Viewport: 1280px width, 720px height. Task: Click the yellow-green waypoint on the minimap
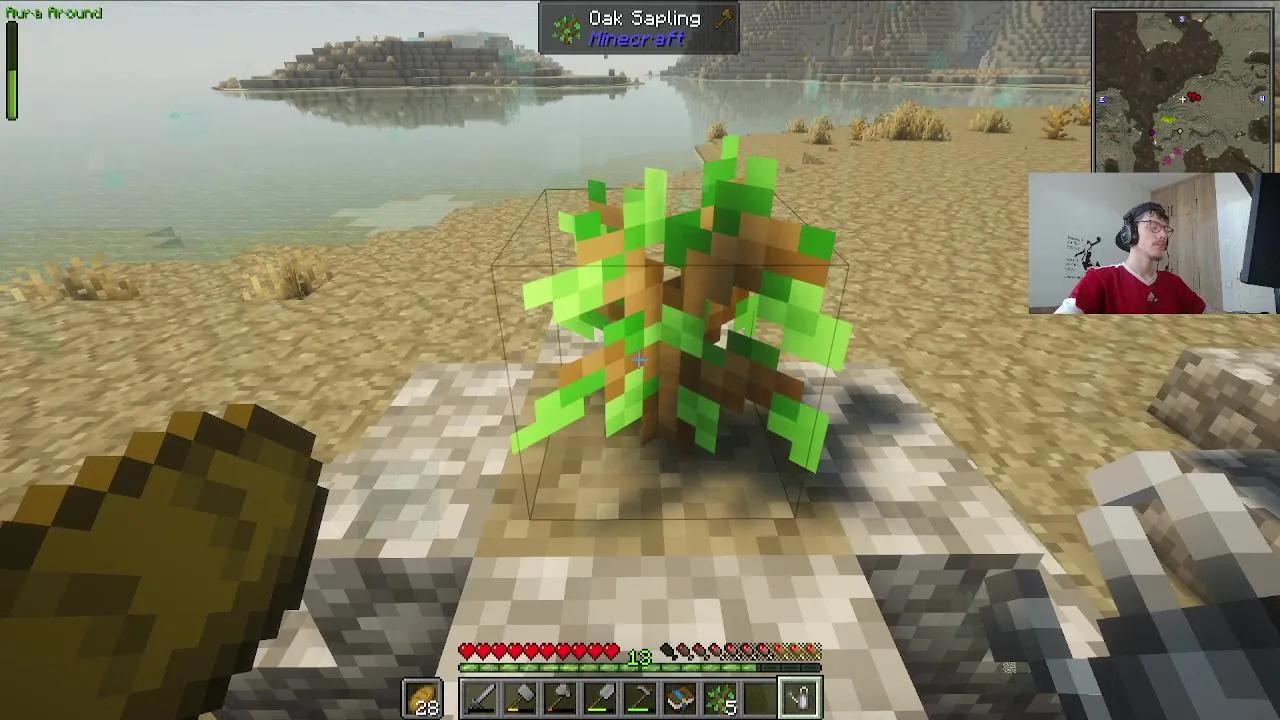(x=1169, y=119)
